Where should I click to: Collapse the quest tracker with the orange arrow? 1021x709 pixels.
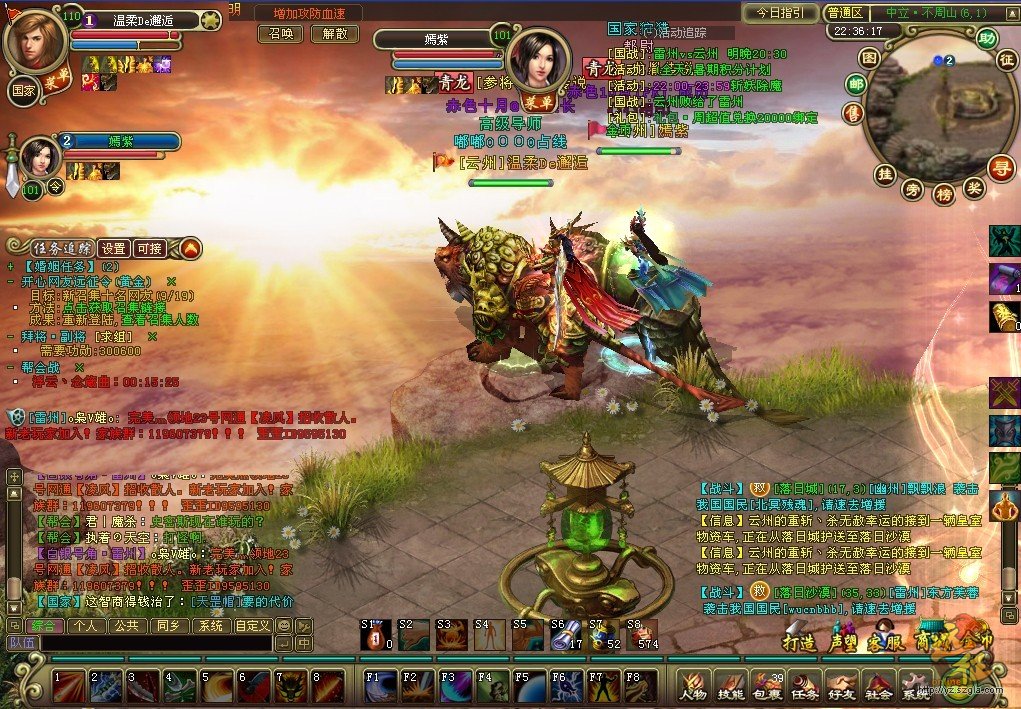pos(188,247)
